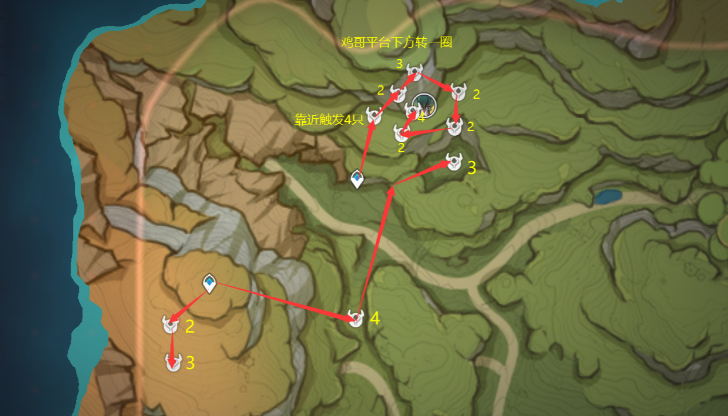
Task: Select the bottommost enemy marker labeled 3
Action: (173, 362)
